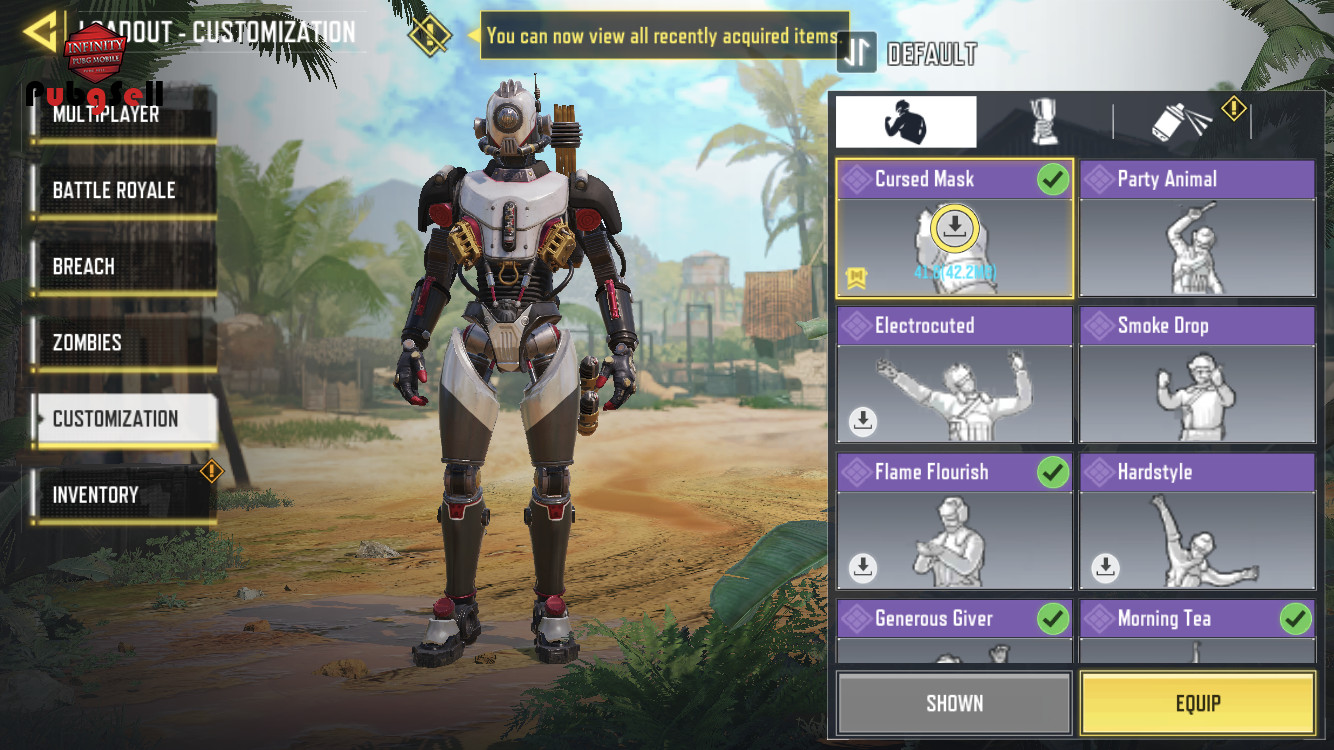Image resolution: width=1334 pixels, height=750 pixels.
Task: Choose the Party Animal emote
Action: 1197,229
